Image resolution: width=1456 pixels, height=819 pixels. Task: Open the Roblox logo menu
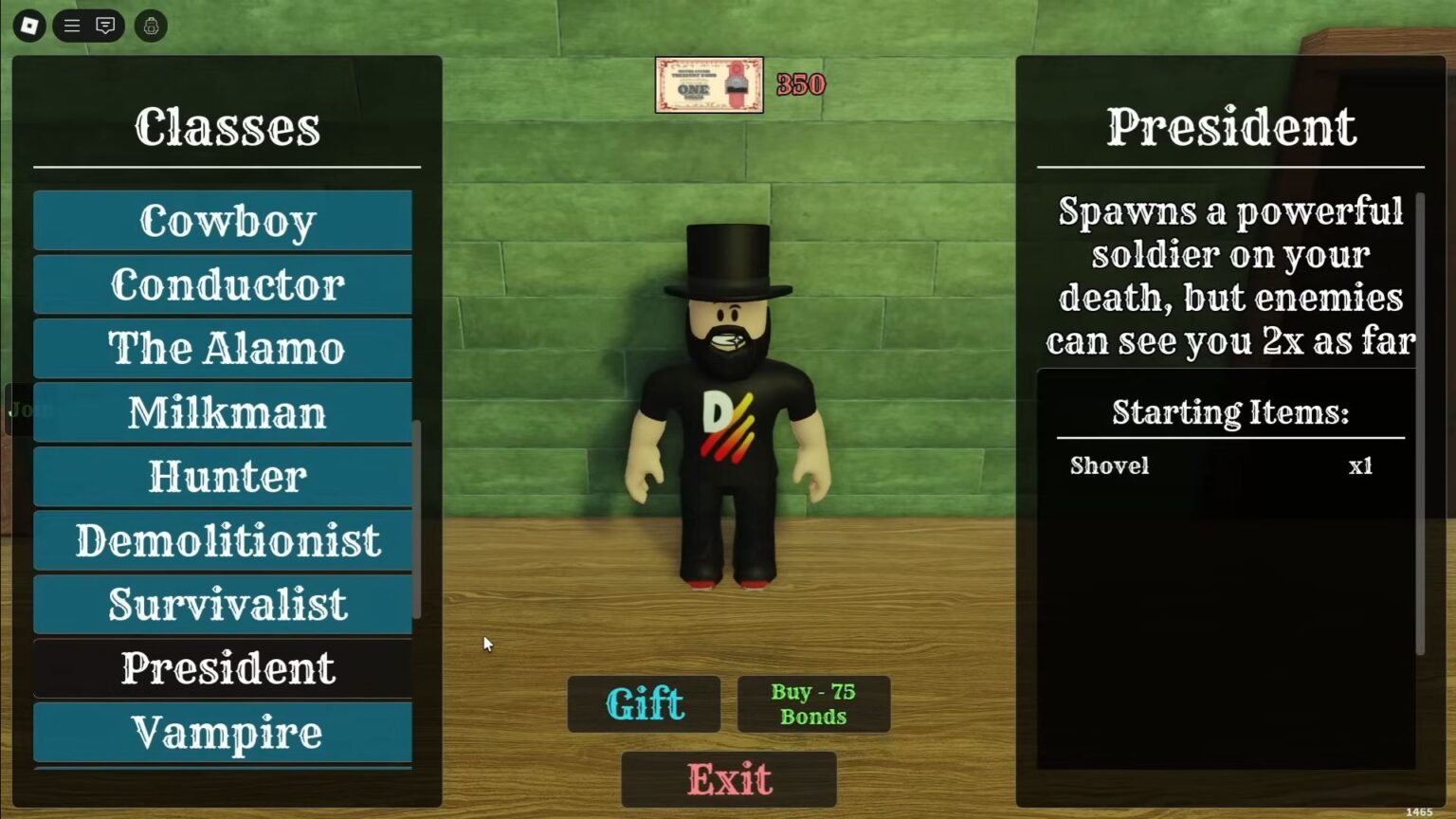click(27, 26)
